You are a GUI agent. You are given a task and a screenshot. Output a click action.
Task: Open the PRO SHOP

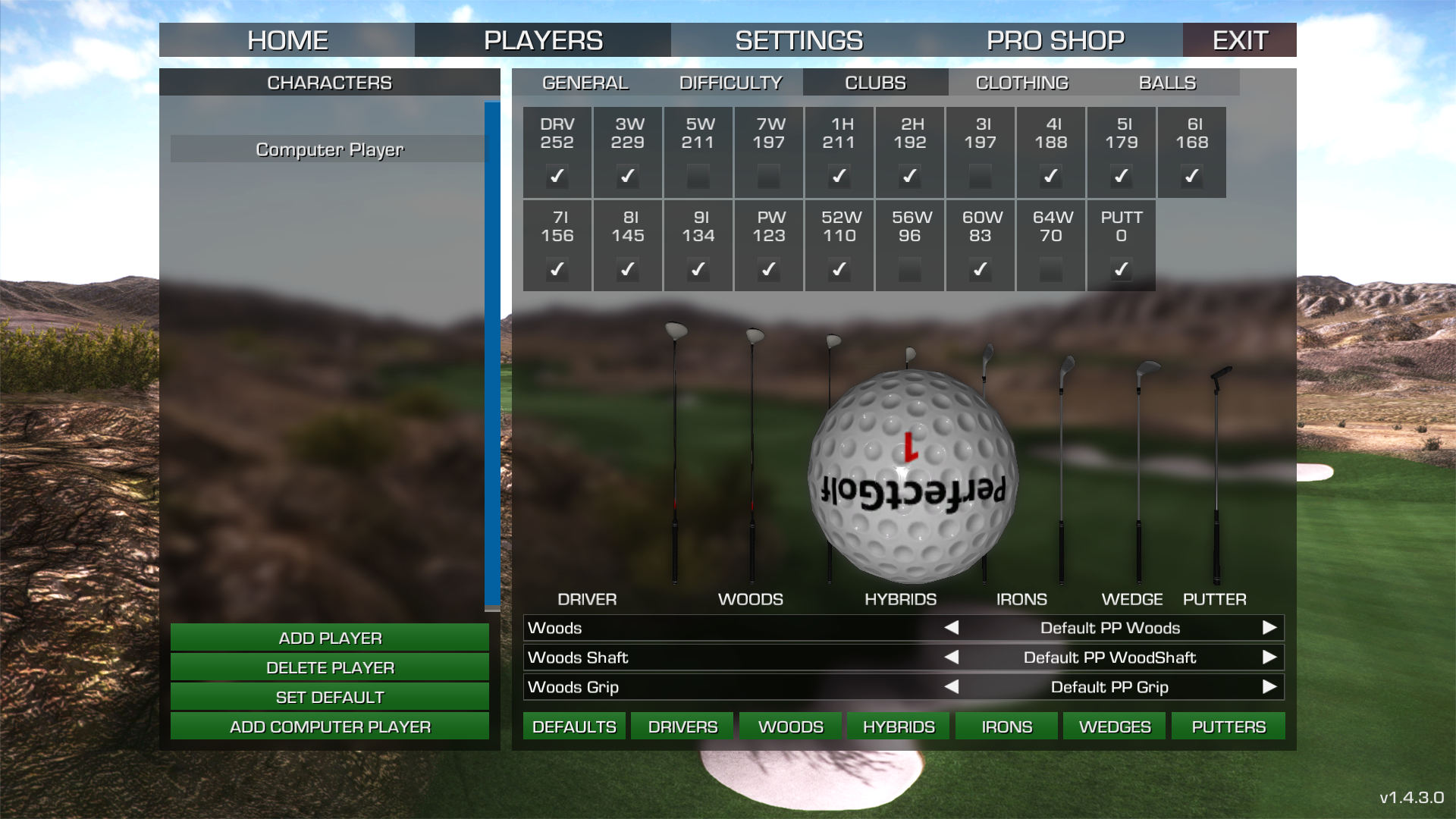[1055, 40]
